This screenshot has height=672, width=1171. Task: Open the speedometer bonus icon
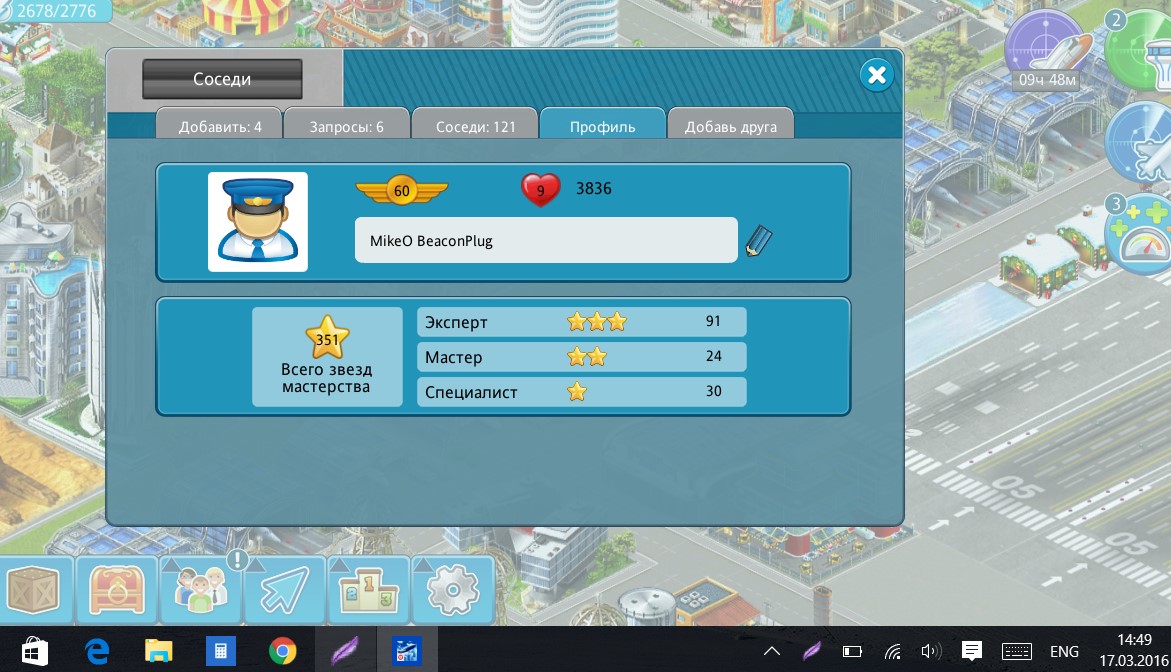coord(1140,235)
